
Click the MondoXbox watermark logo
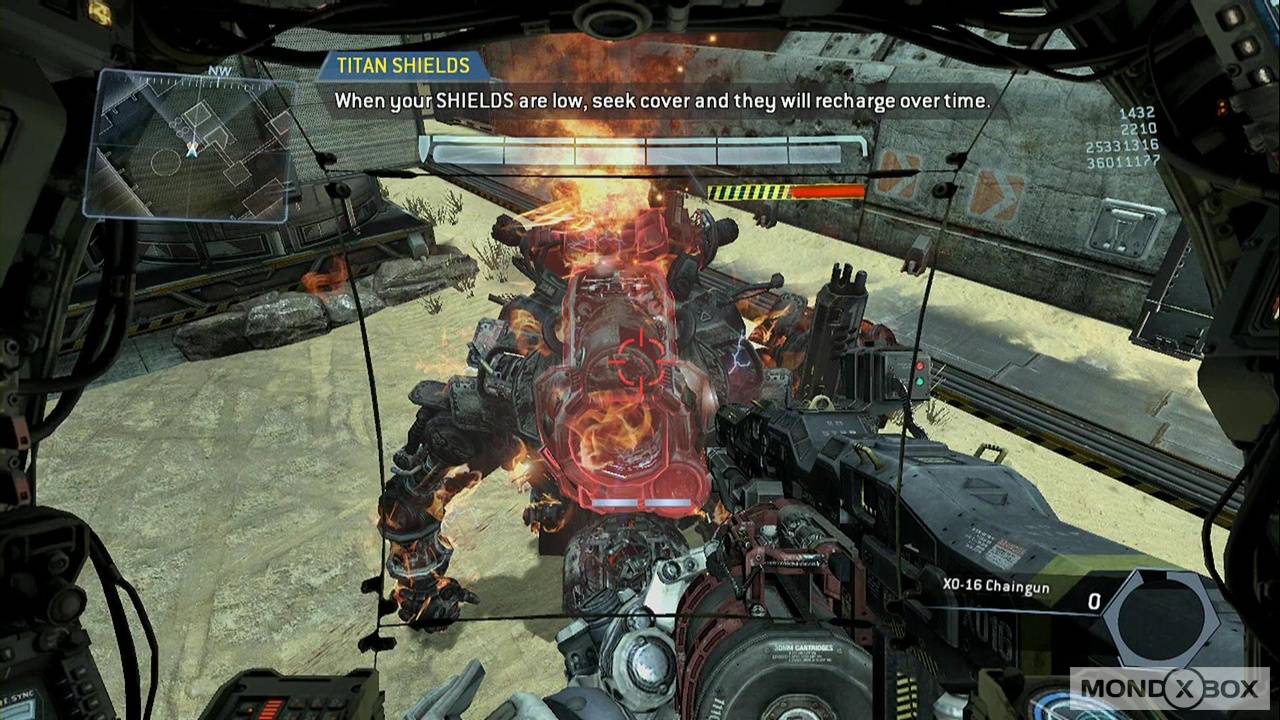click(x=1169, y=689)
